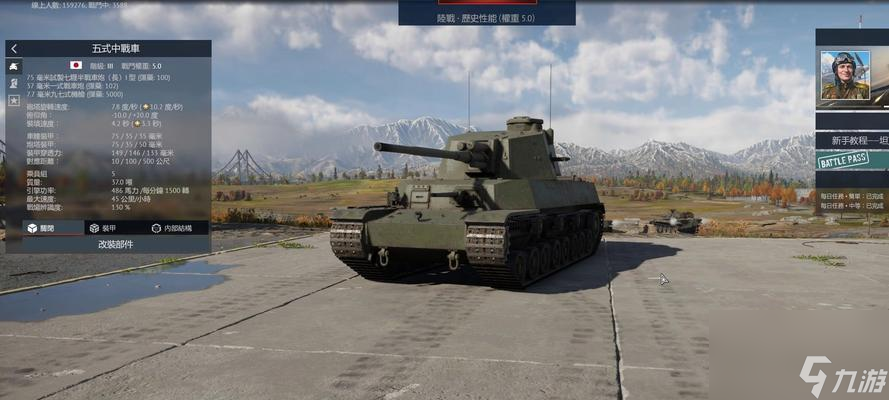Select the 陸戰 歷史性能 game mode bar
Image resolution: width=889 pixels, height=400 pixels.
click(x=487, y=17)
